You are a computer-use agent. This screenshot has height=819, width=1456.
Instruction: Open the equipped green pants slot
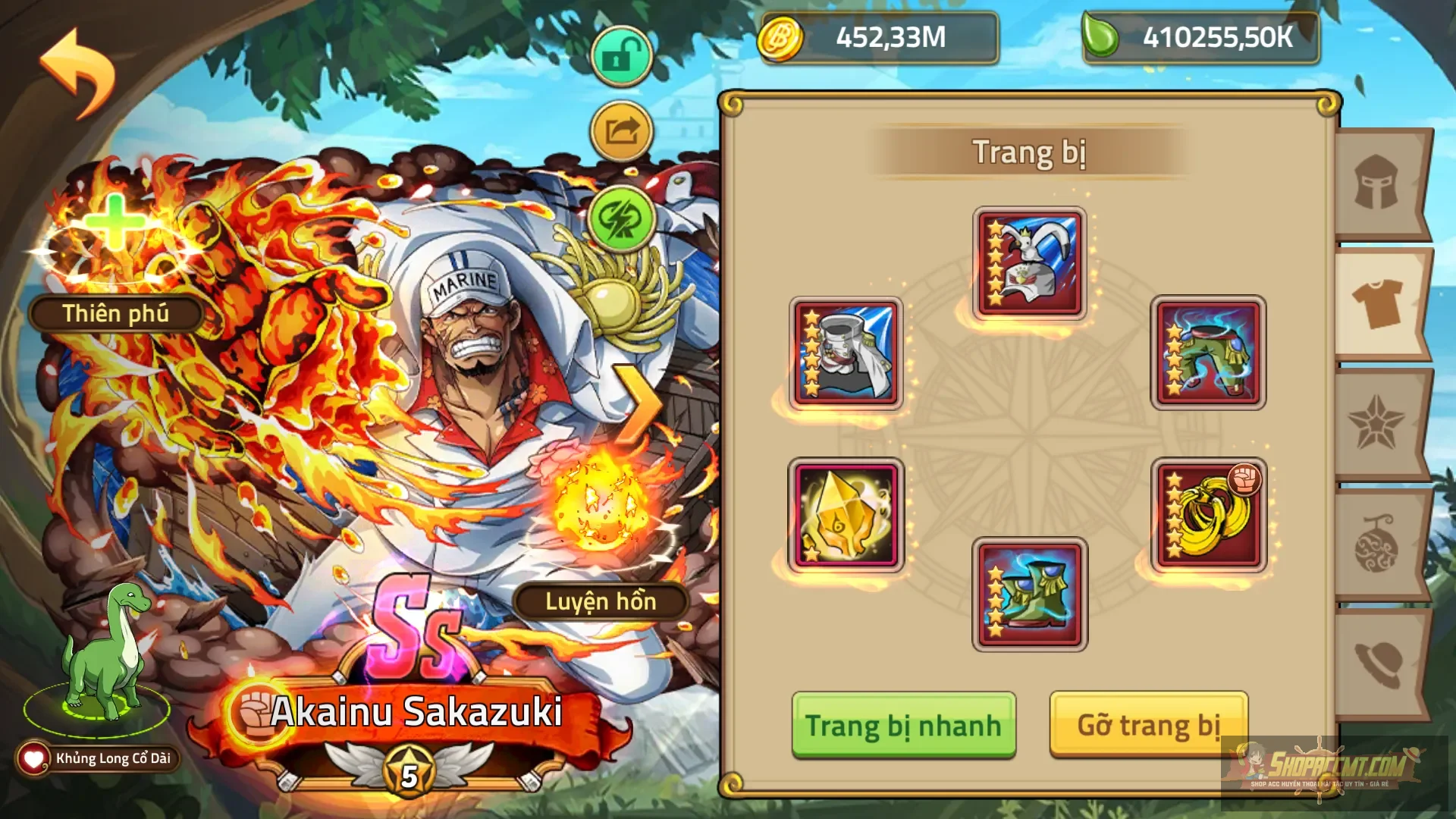1209,353
